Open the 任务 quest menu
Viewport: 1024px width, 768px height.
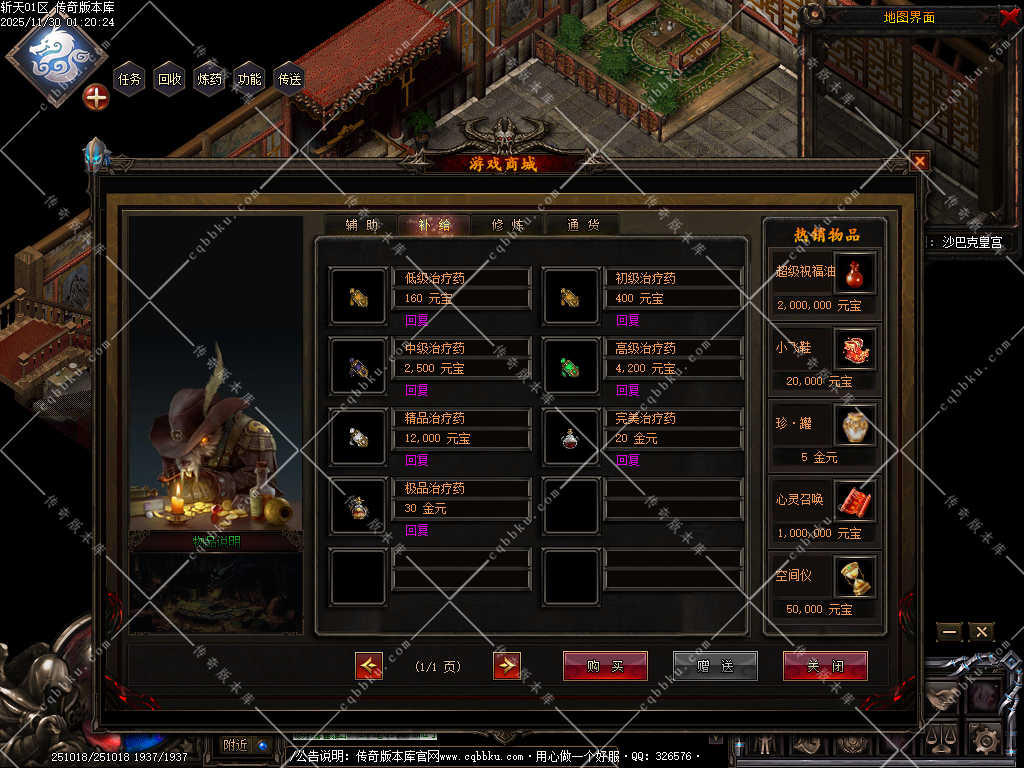(130, 79)
